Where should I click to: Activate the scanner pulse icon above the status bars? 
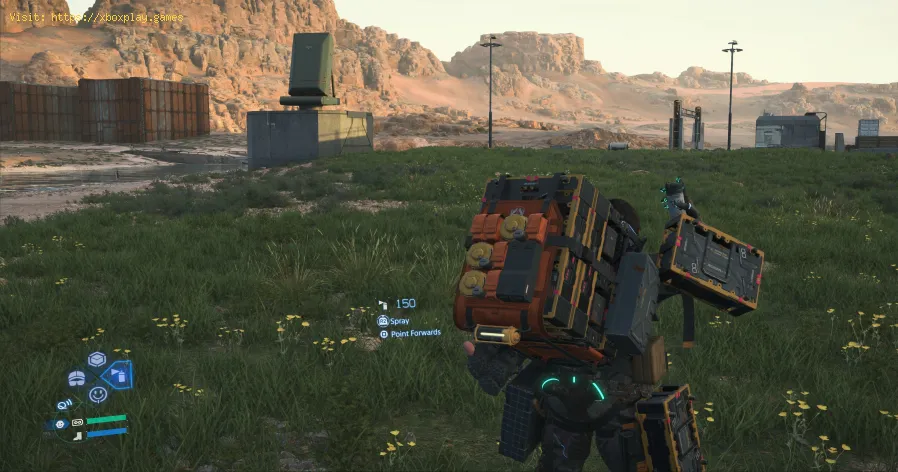[x=65, y=405]
